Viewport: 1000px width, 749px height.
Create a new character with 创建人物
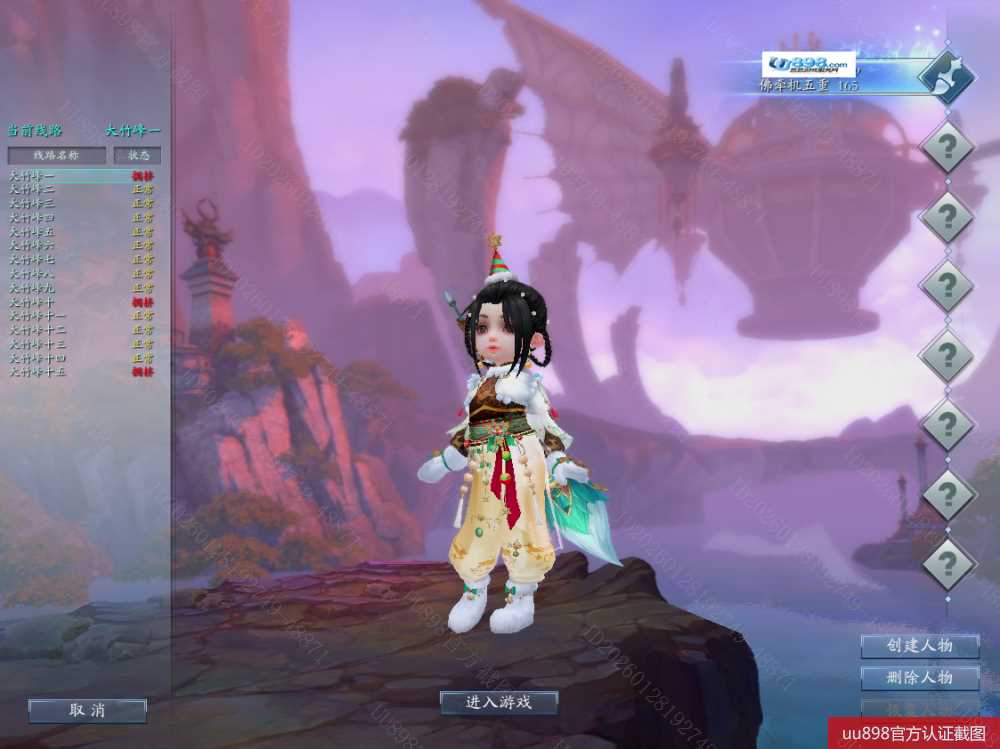coord(919,646)
